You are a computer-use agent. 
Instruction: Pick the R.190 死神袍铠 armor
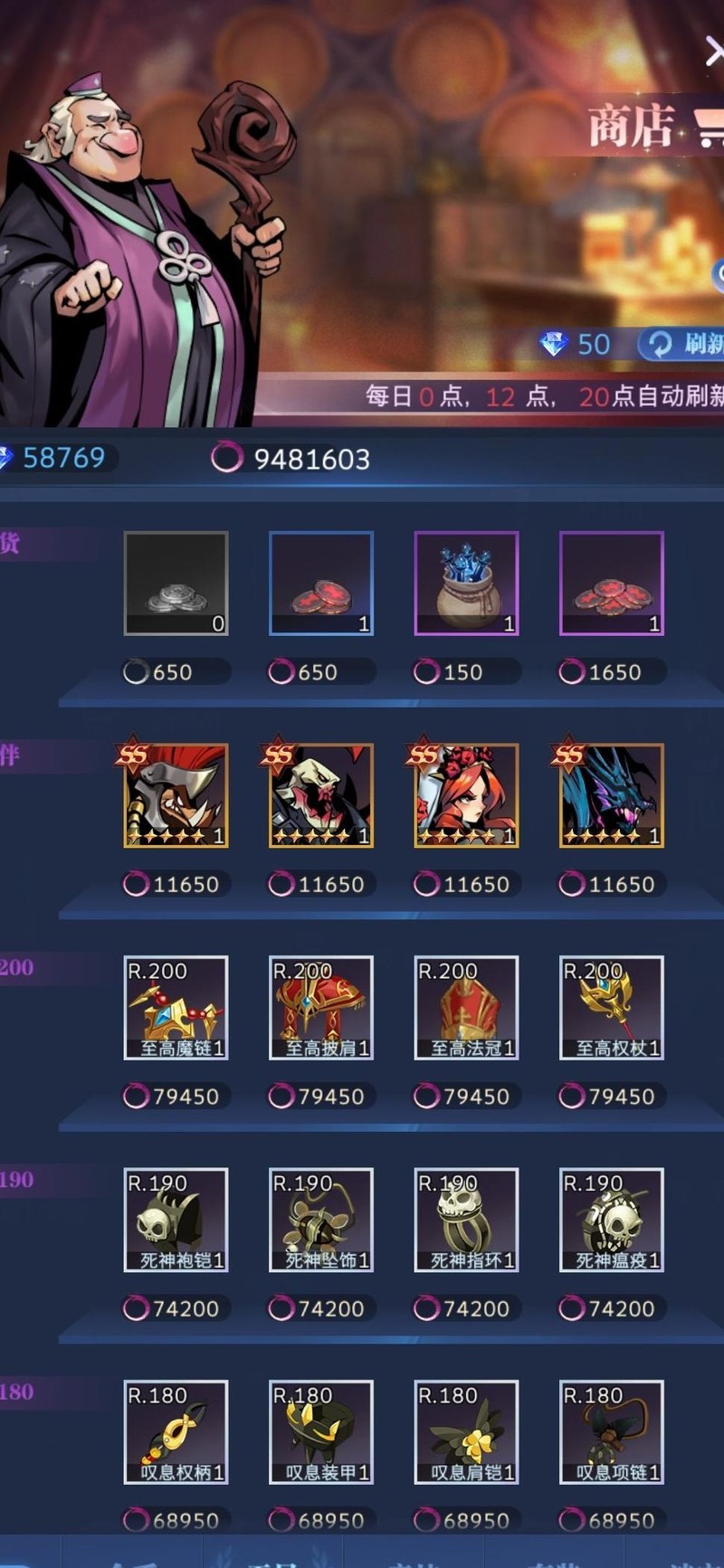click(x=176, y=1220)
